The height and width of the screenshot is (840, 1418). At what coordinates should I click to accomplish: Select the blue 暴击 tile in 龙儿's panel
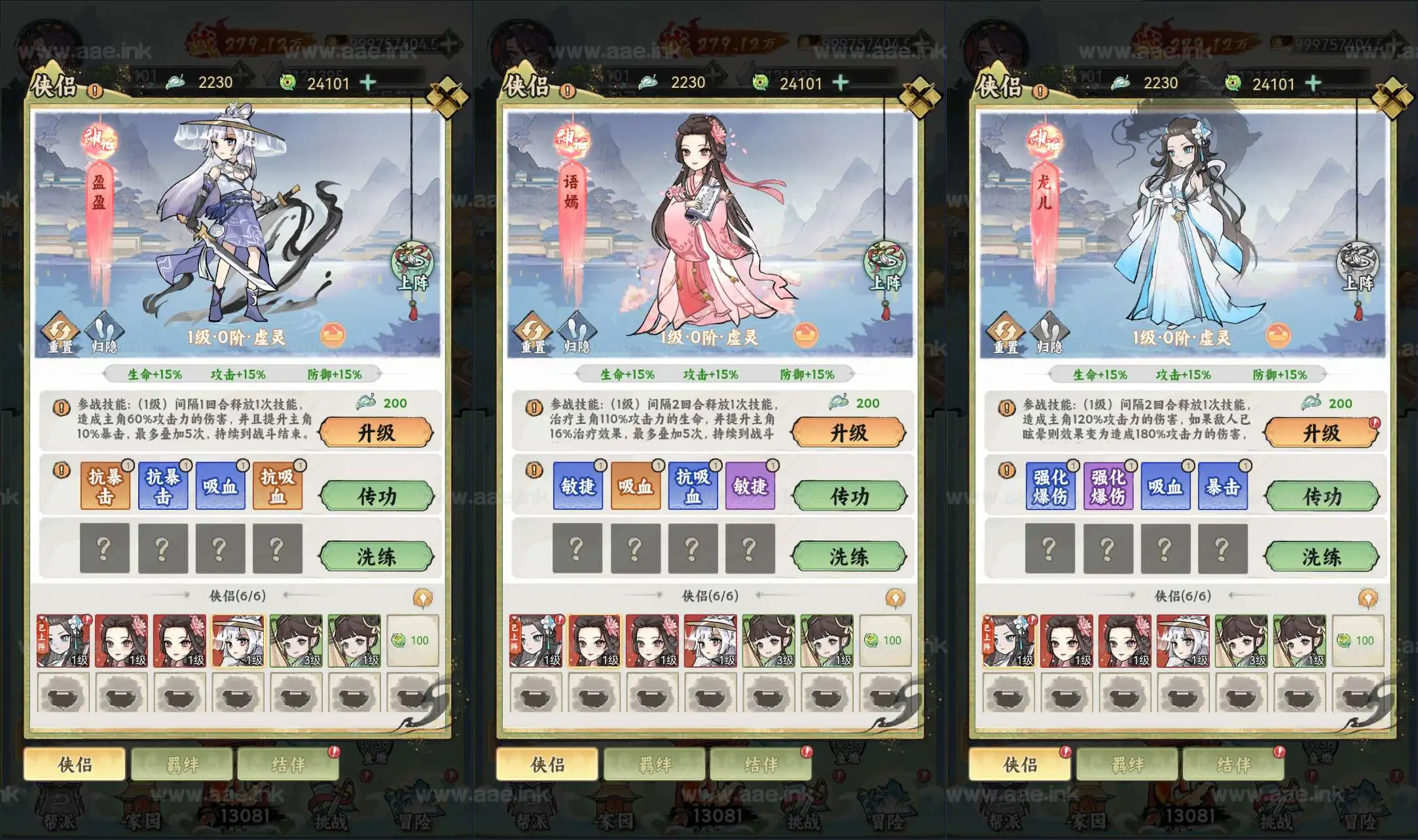(x=1222, y=486)
